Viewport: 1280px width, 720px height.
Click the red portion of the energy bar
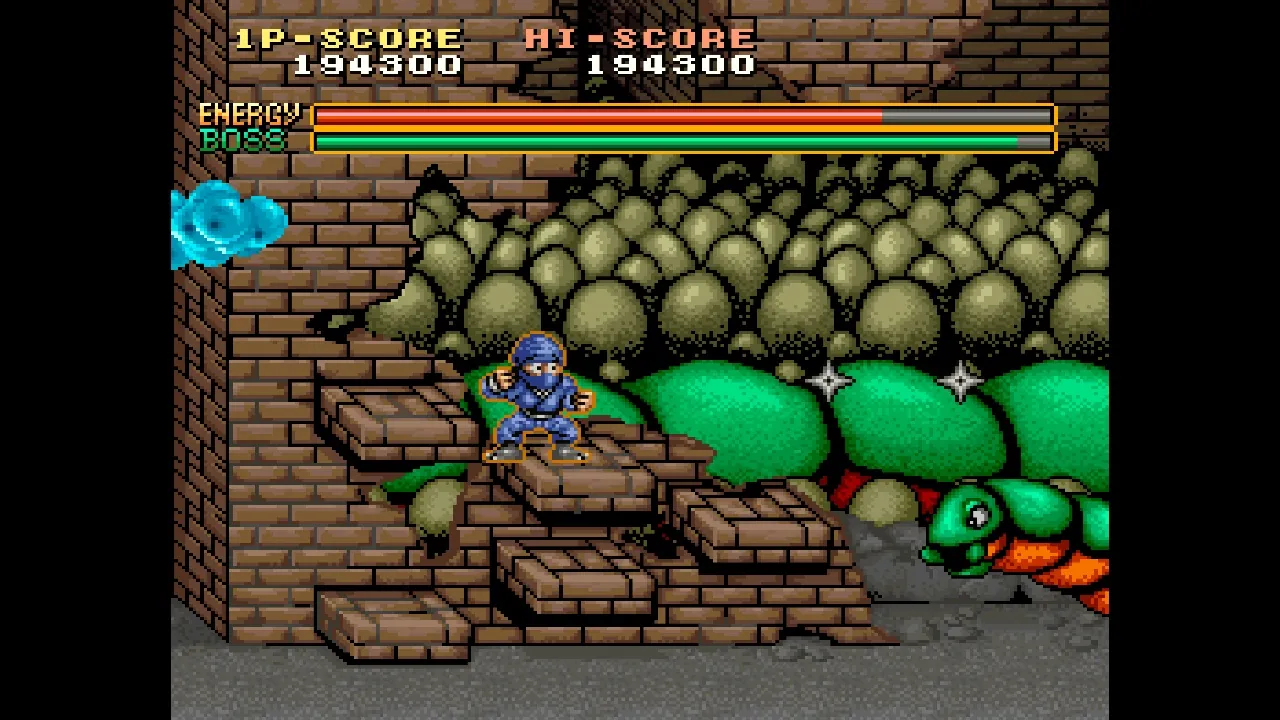pyautogui.click(x=600, y=117)
